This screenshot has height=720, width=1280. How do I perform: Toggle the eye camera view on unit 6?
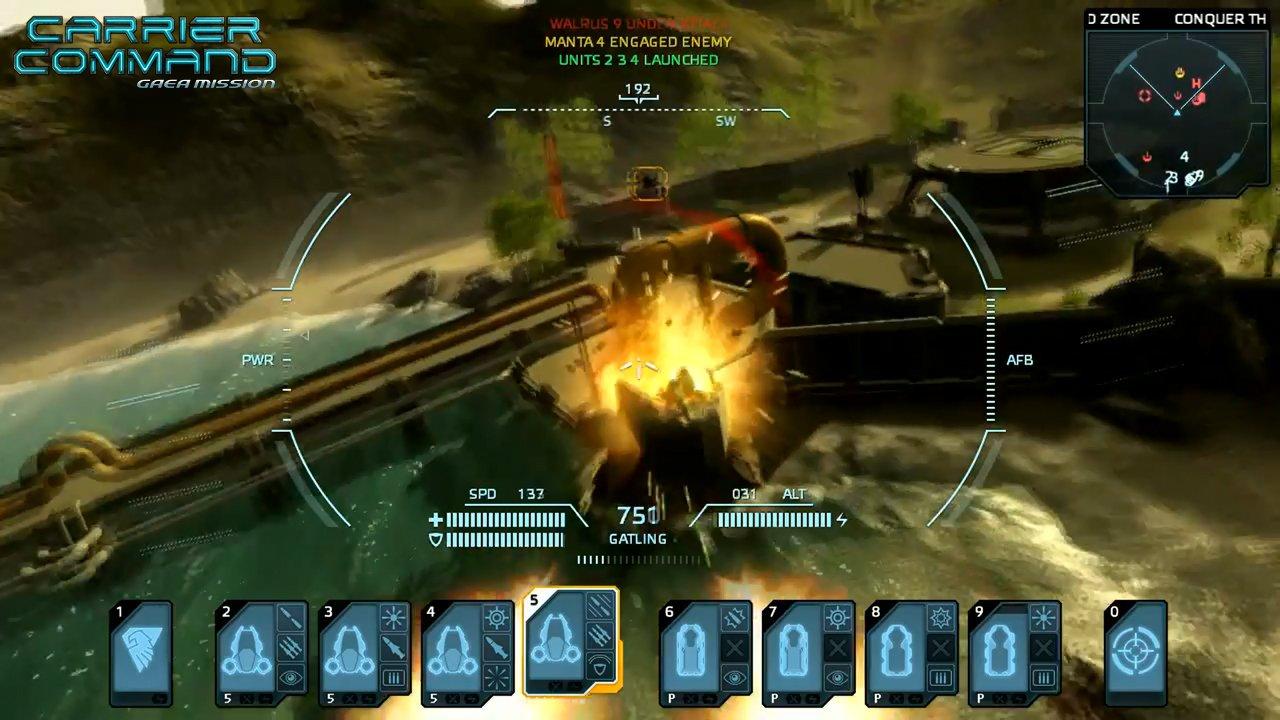tap(733, 676)
